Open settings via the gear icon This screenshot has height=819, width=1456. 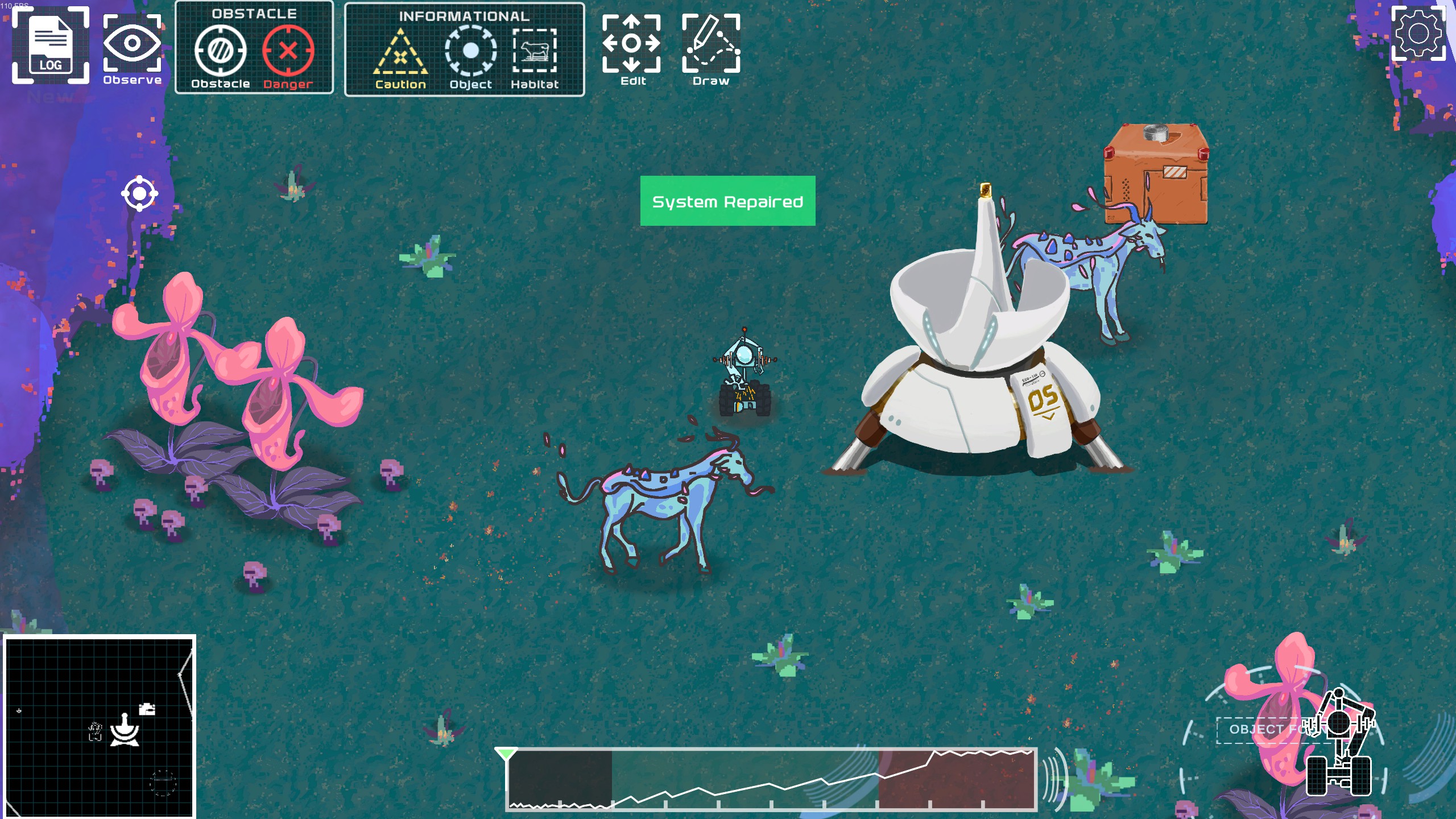[x=1418, y=34]
